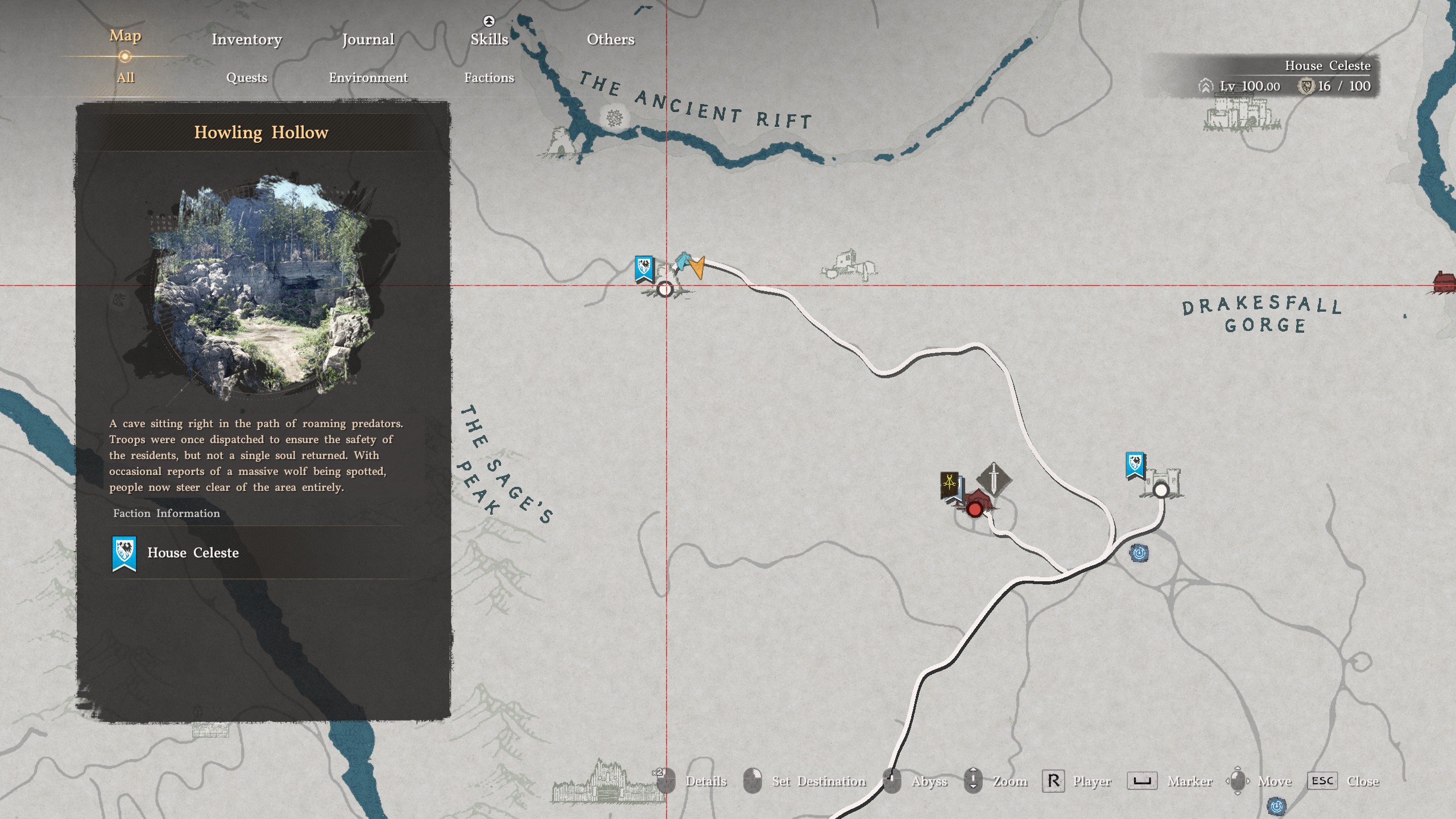The width and height of the screenshot is (1456, 819).
Task: Select the All map filter
Action: click(125, 77)
